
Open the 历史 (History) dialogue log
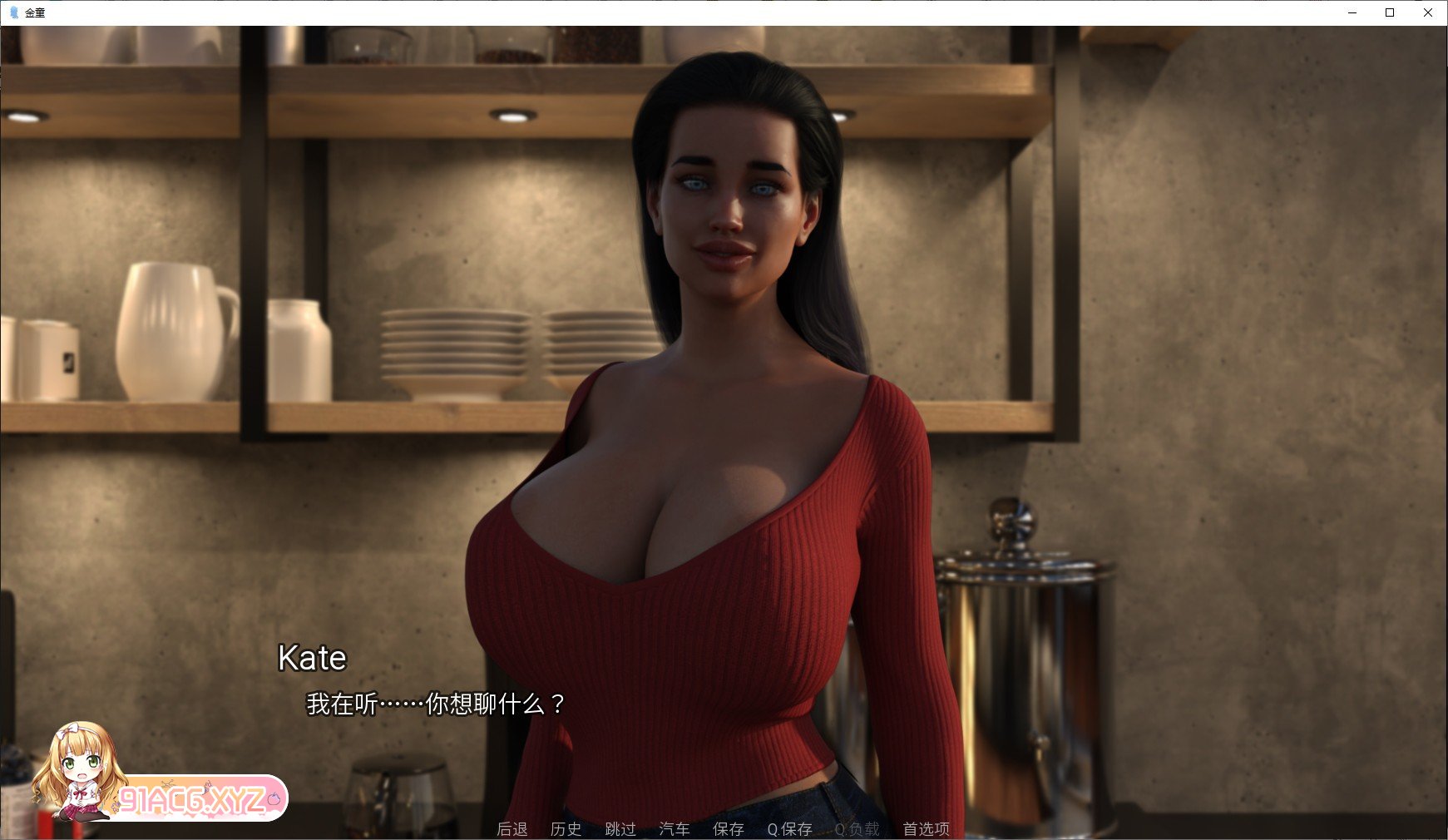(566, 829)
